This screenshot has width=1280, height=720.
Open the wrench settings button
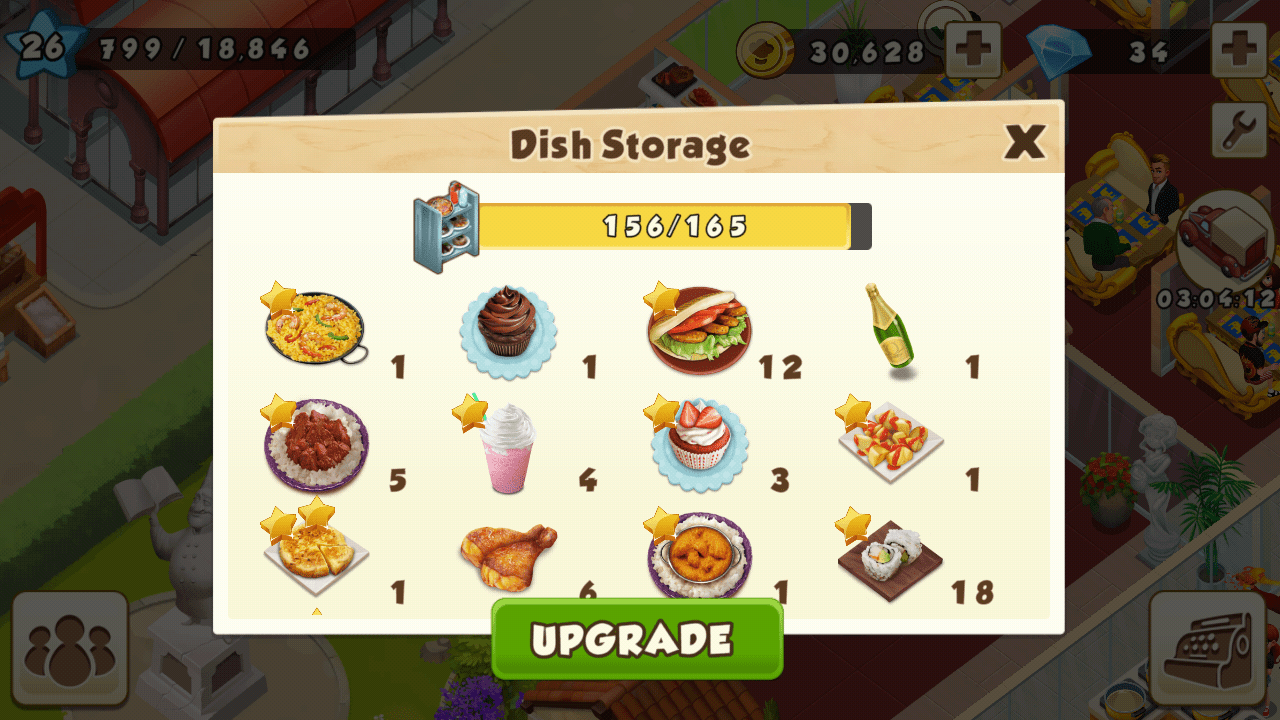1239,129
